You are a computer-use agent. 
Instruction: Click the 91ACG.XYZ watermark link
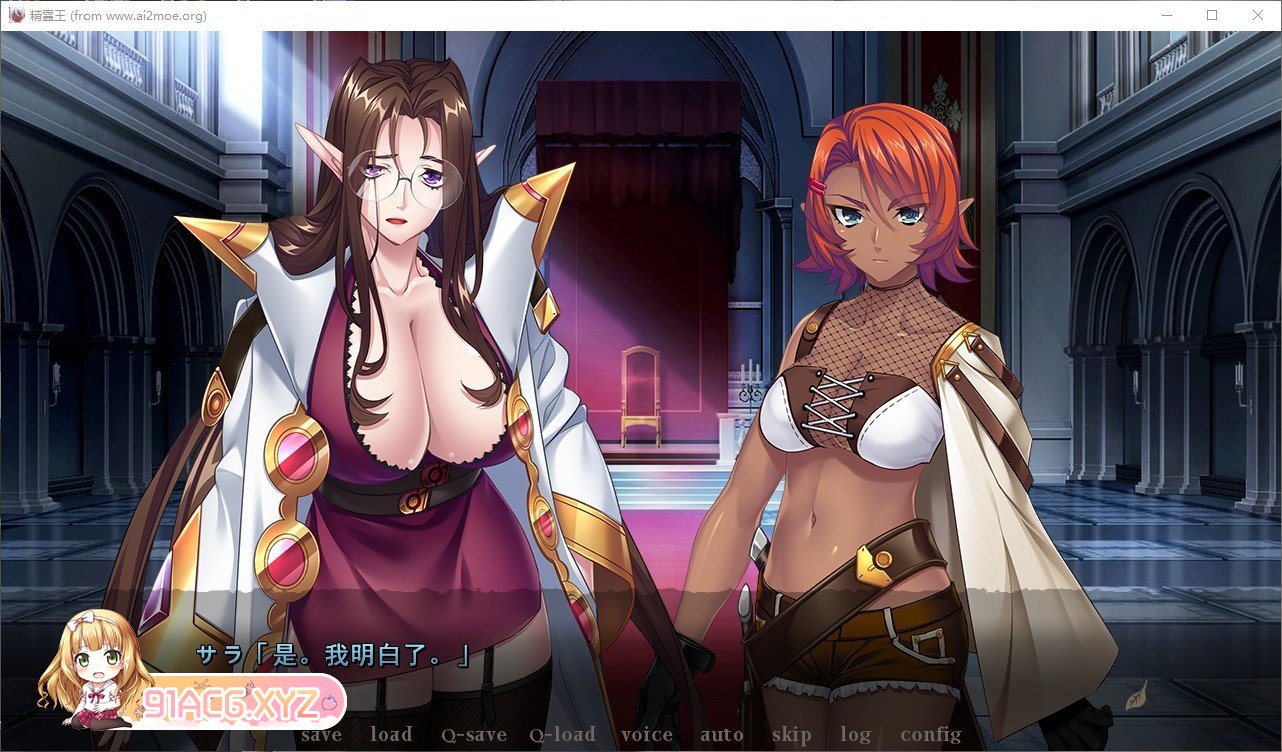231,703
